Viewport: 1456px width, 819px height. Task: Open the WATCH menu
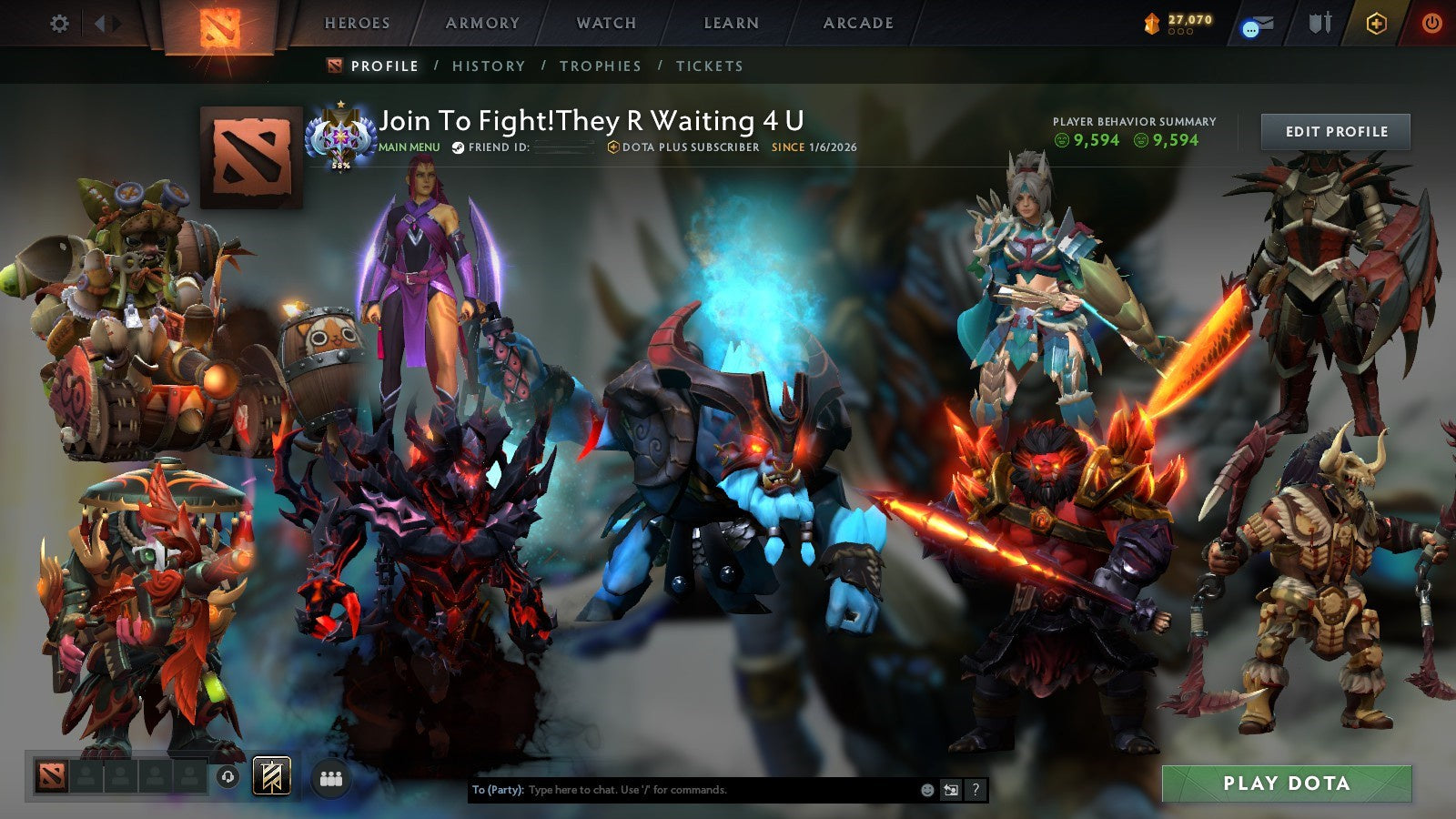[x=605, y=24]
